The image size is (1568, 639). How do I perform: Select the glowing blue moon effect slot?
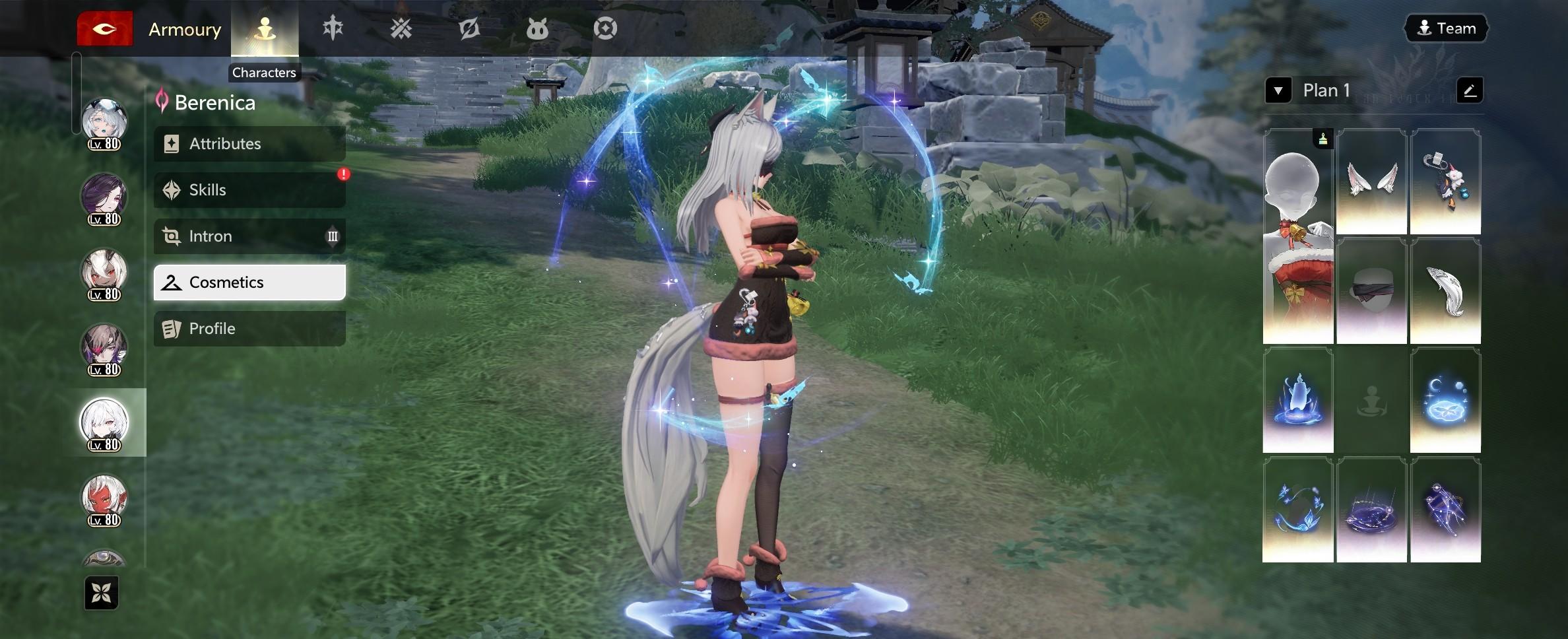pyautogui.click(x=1445, y=401)
